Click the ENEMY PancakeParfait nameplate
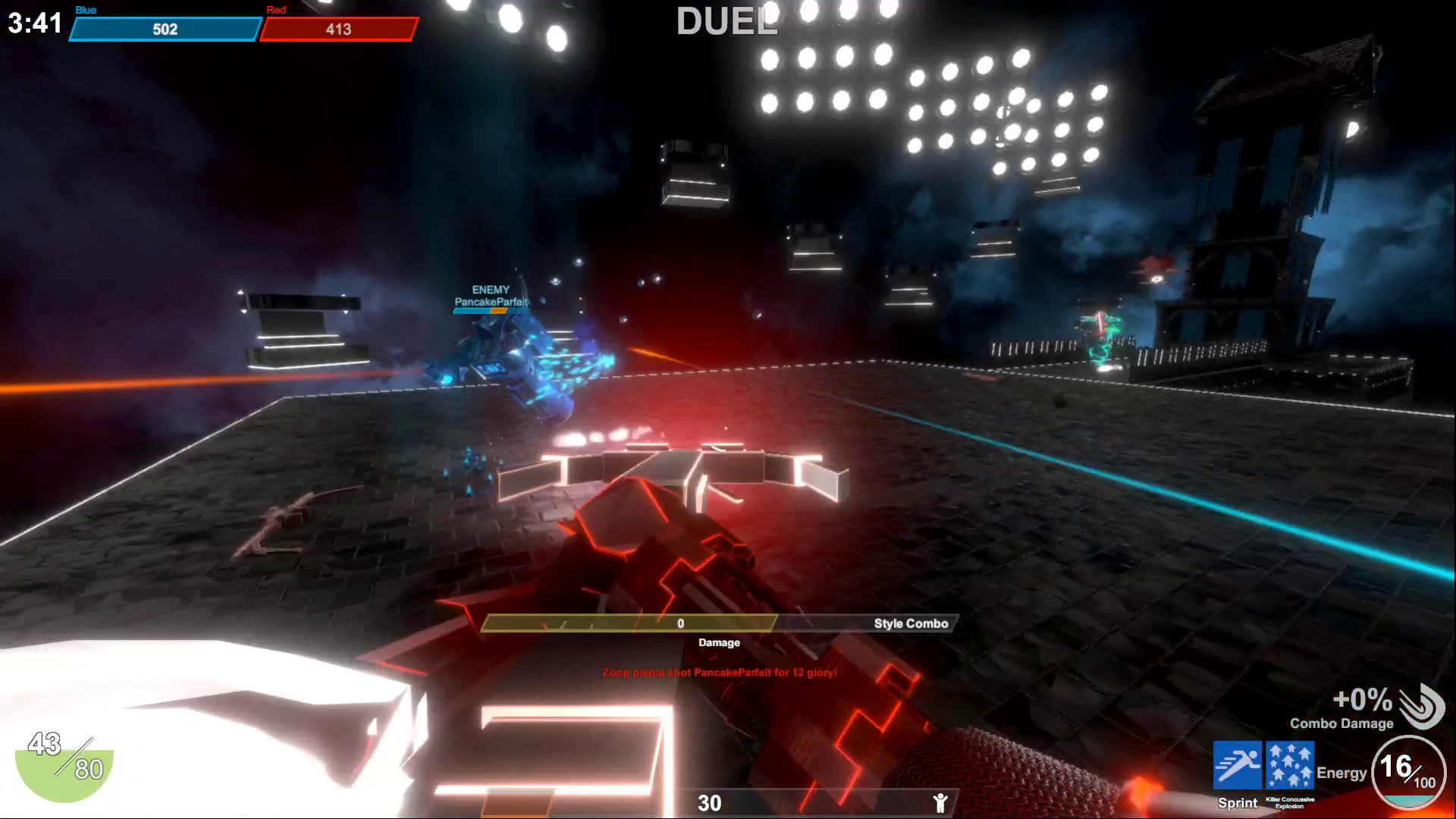1456x819 pixels. [491, 295]
